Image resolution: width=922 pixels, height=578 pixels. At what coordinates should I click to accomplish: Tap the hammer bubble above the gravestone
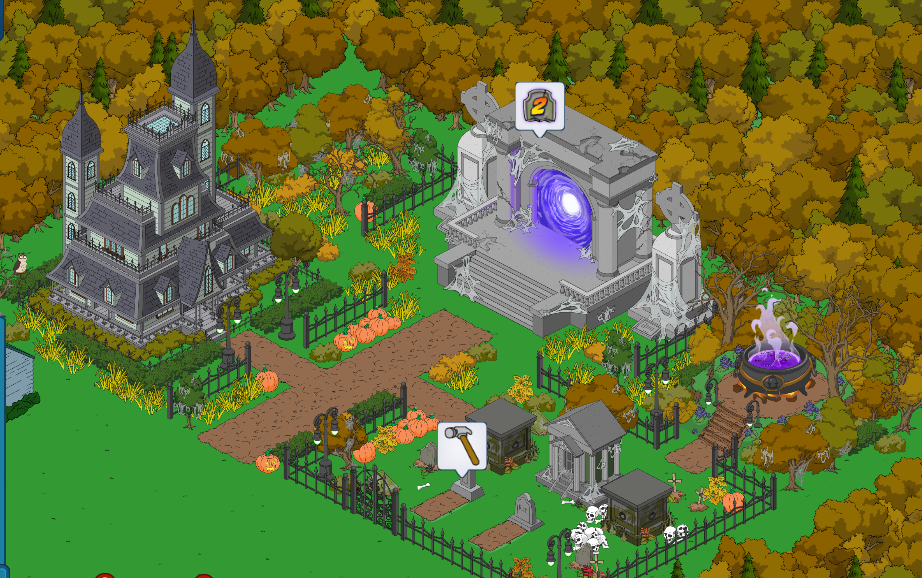tap(462, 445)
